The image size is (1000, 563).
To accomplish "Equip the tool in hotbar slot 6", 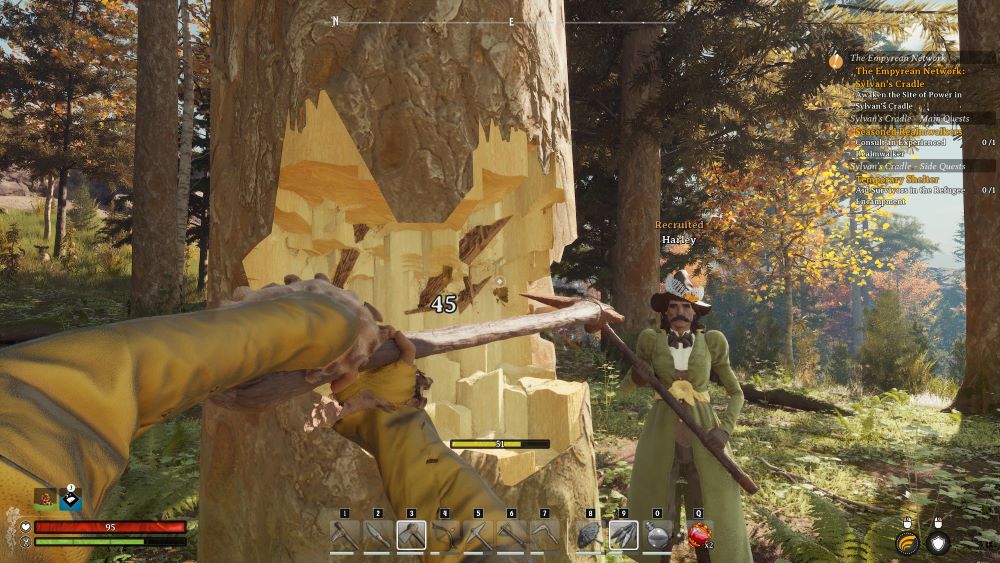I will pyautogui.click(x=511, y=535).
